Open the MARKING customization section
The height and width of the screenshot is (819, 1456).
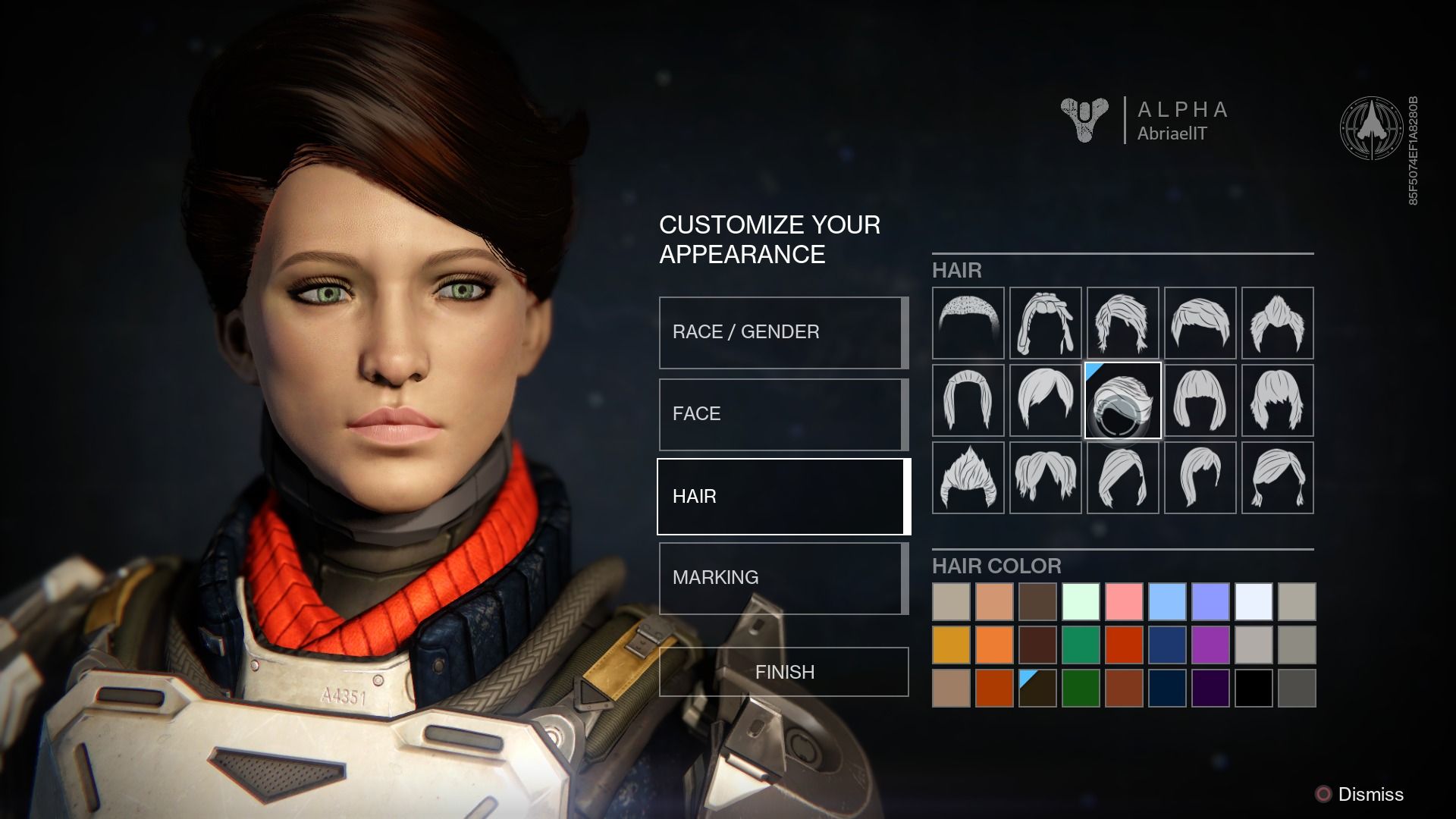click(x=783, y=578)
